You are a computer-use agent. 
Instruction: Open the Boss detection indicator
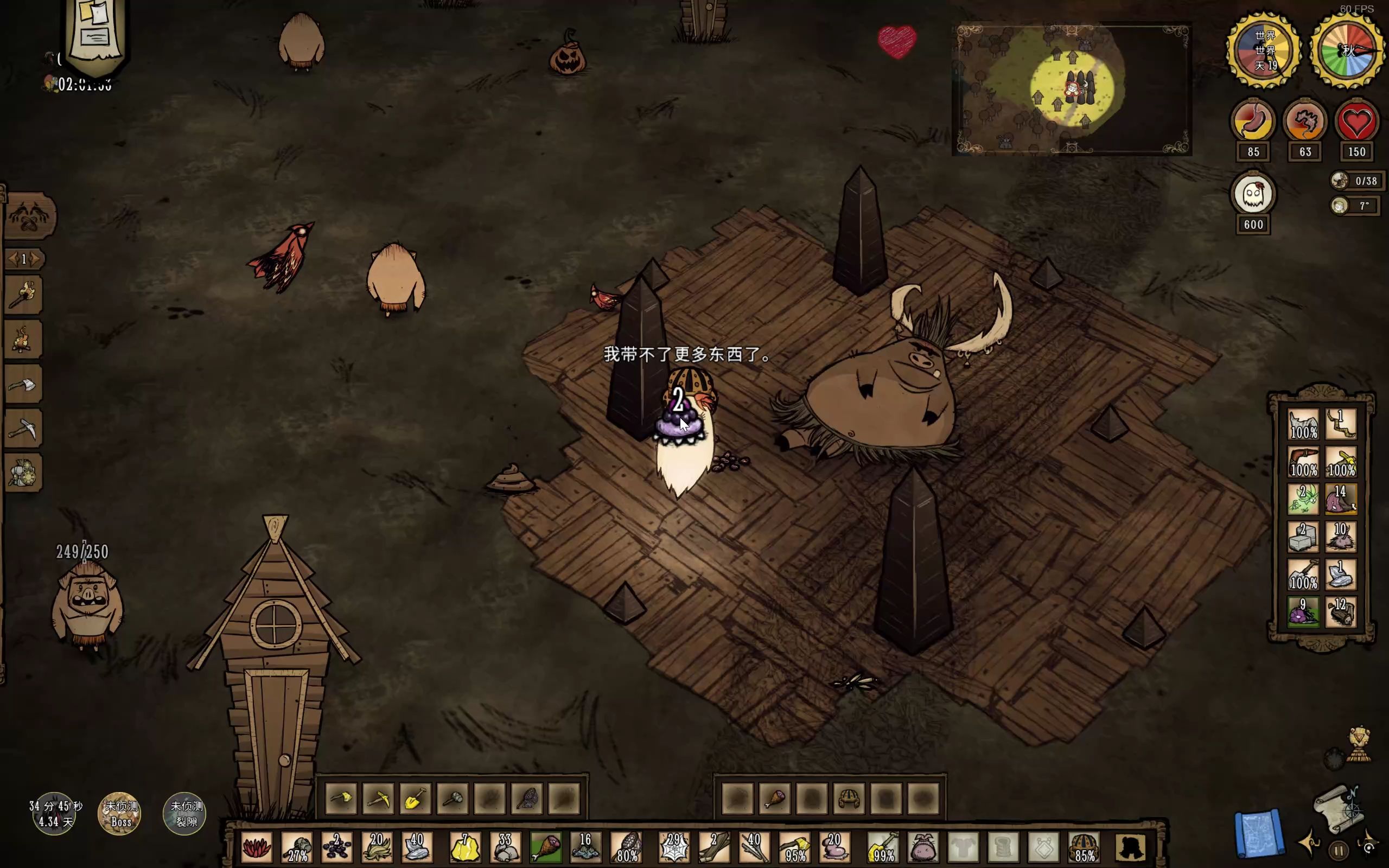coord(120,814)
